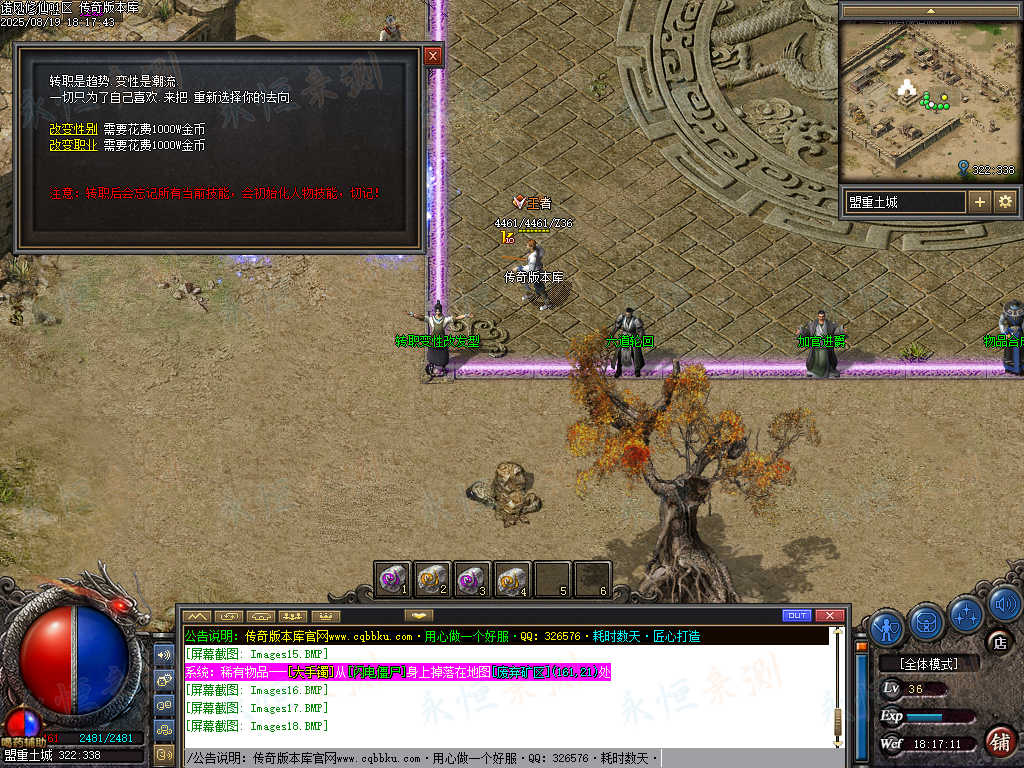The image size is (1024, 768).
Task: Use the item in hotbar slot 1
Action: click(393, 579)
